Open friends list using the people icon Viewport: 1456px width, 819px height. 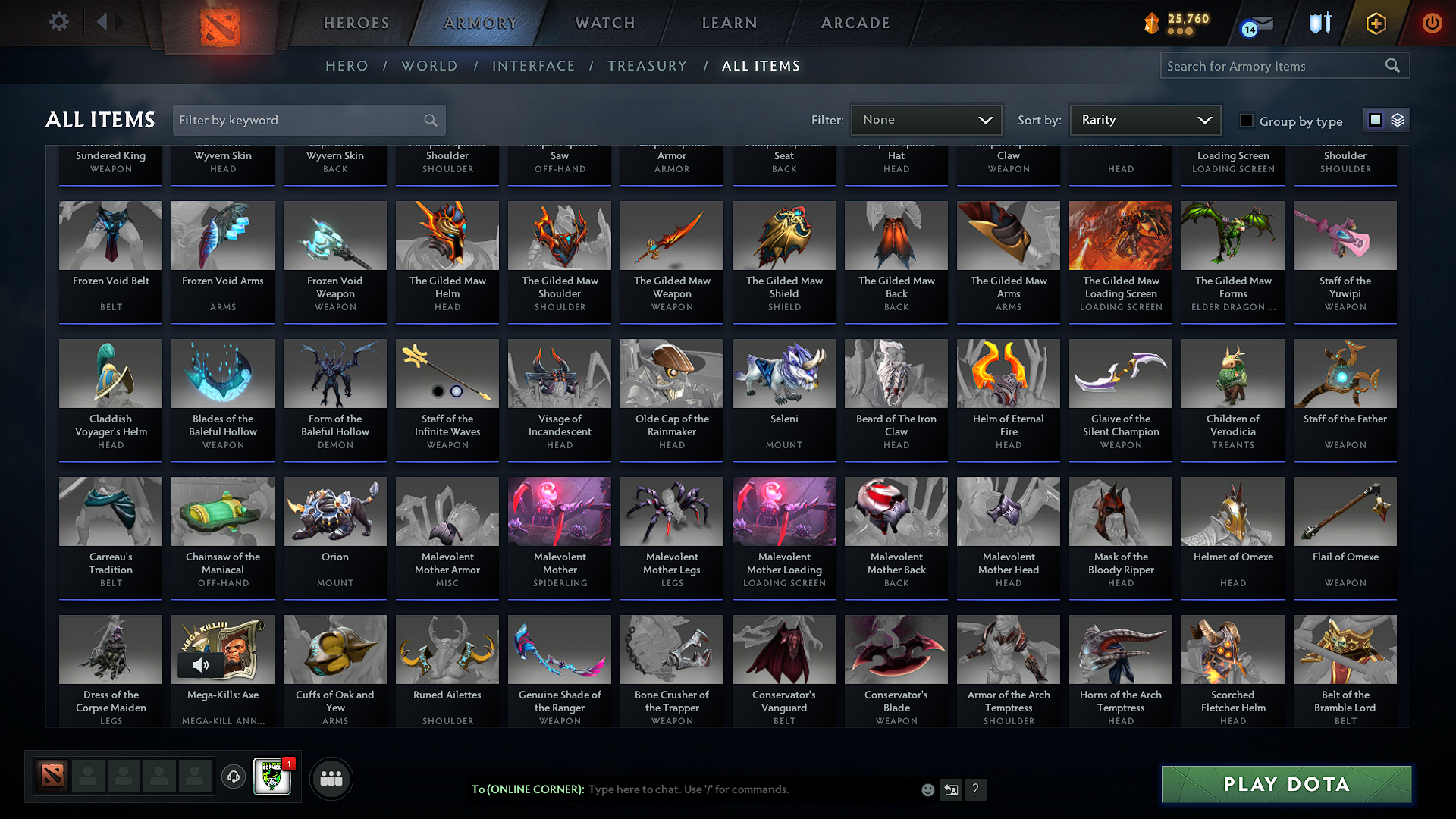(x=330, y=778)
